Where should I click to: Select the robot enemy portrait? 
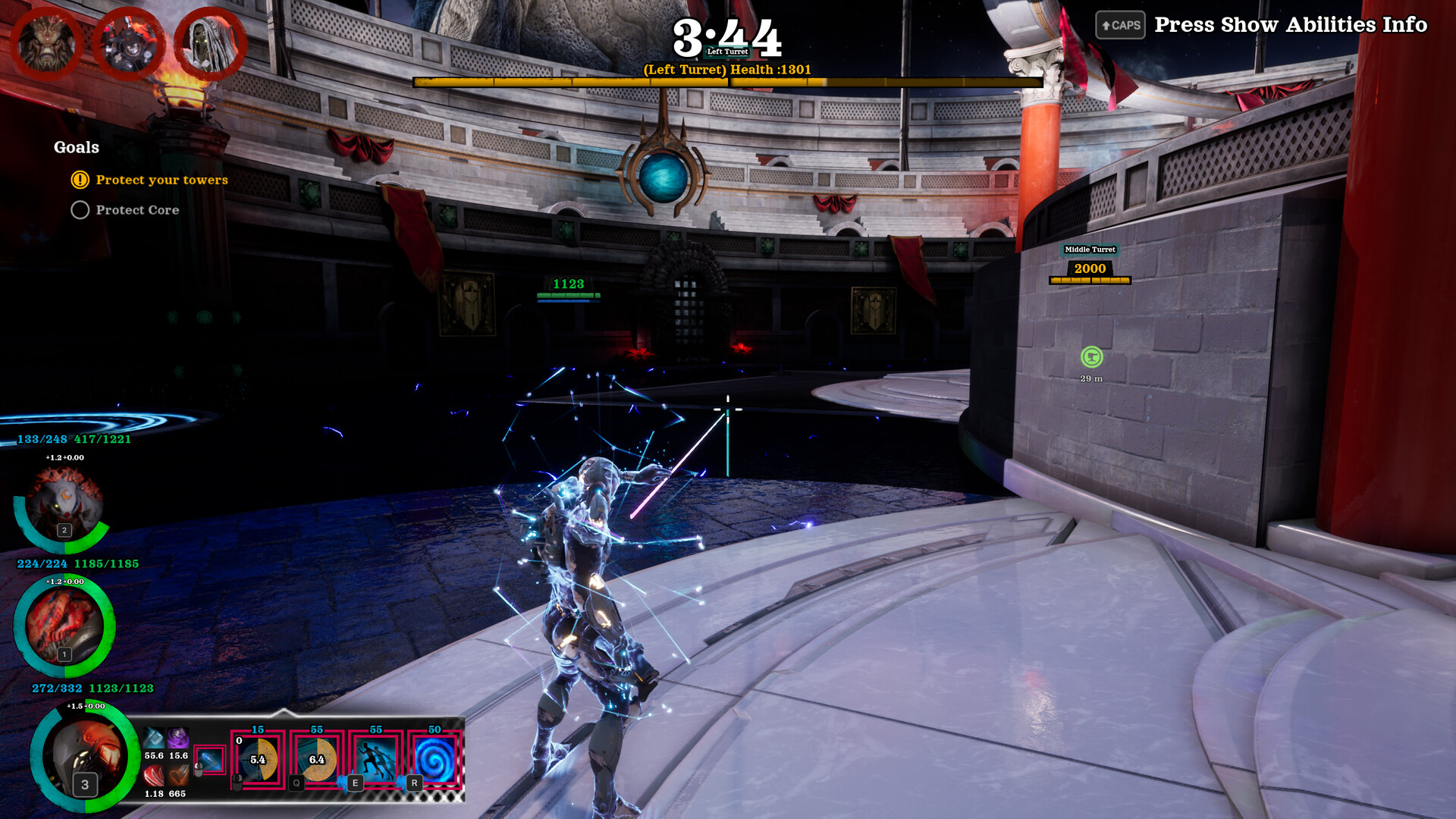coord(127,43)
